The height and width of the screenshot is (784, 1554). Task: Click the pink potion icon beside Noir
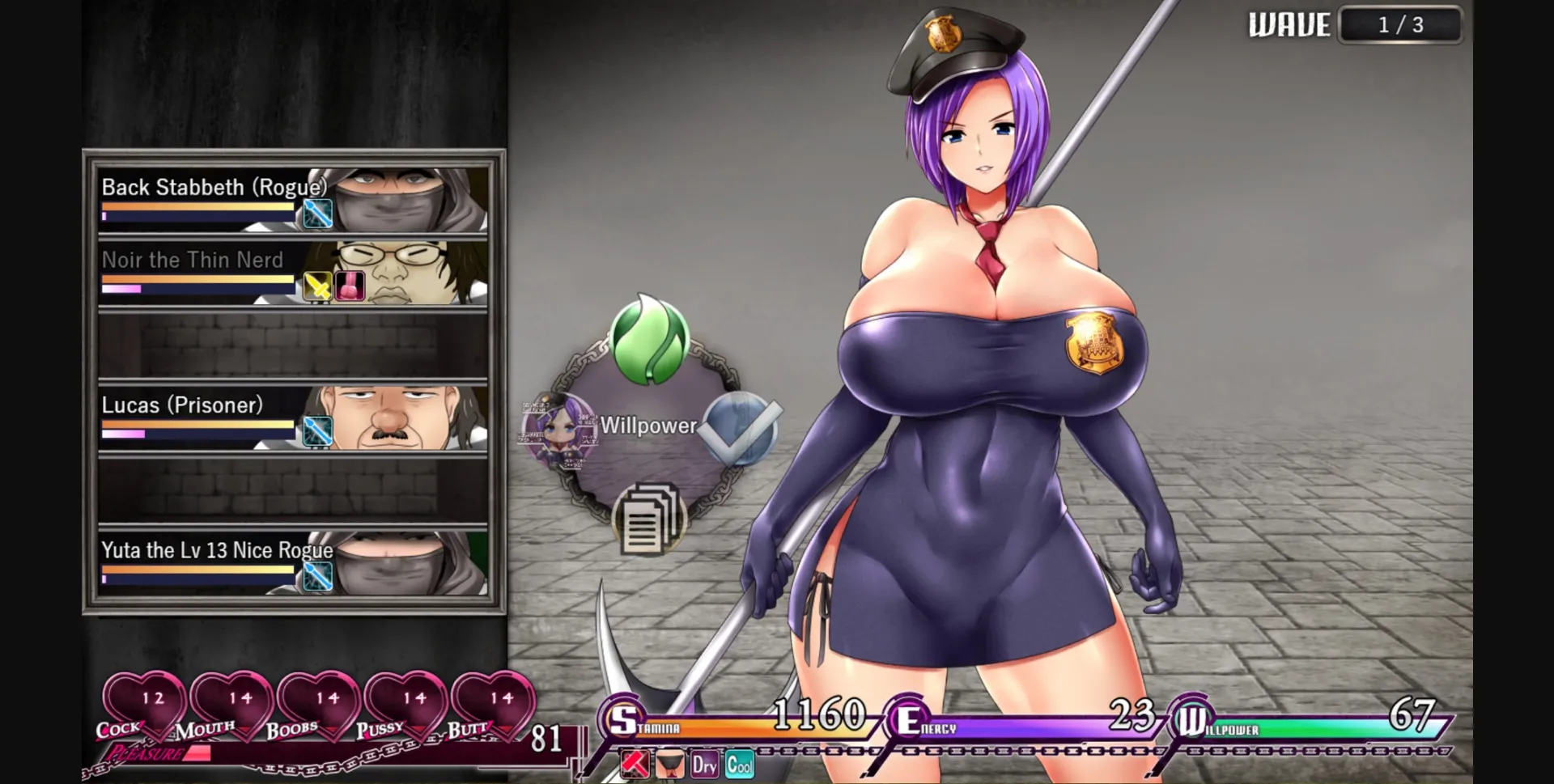point(349,285)
